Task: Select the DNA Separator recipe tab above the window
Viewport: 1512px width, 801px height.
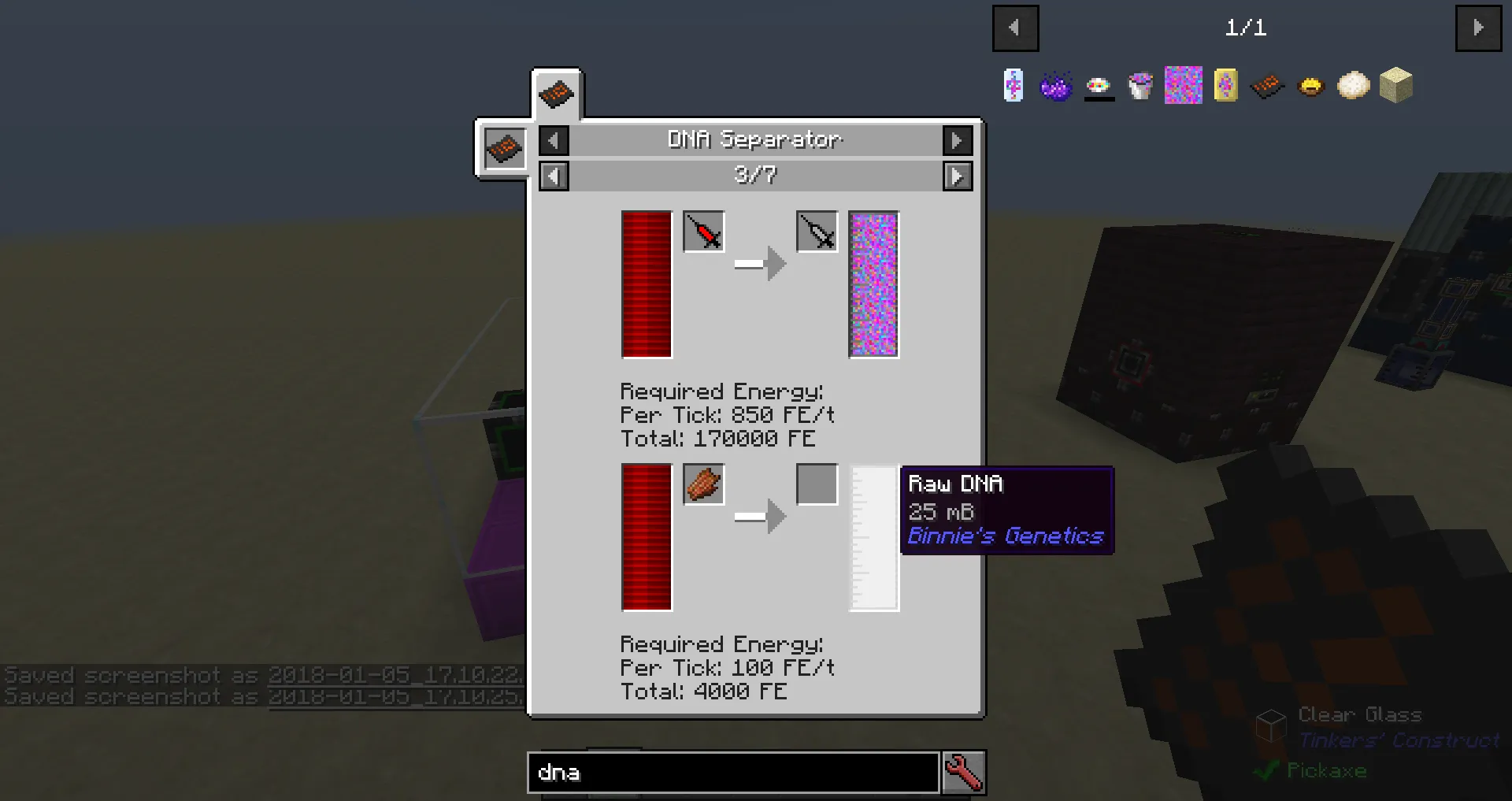Action: tap(557, 92)
